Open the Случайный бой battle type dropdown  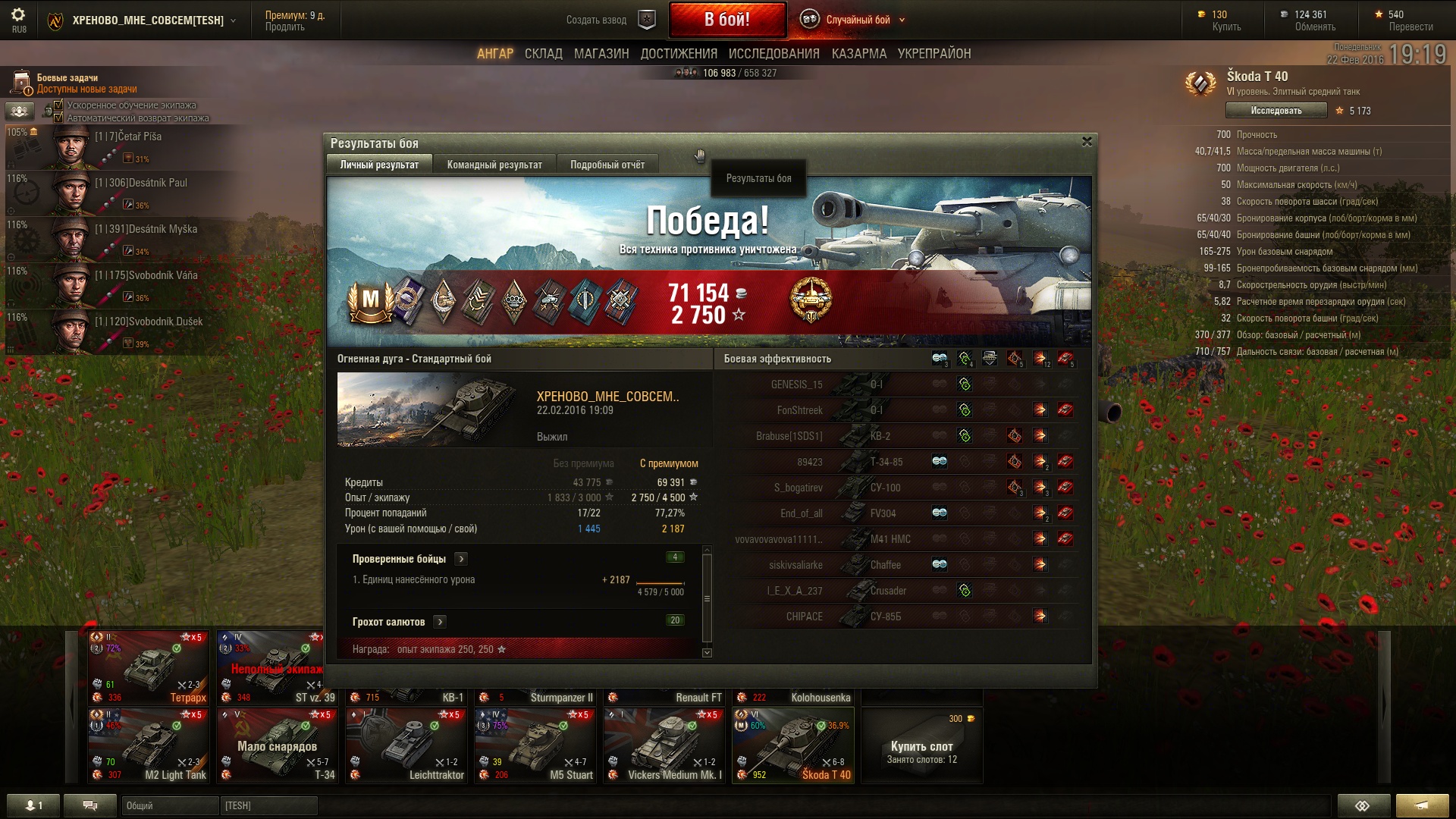coord(858,20)
